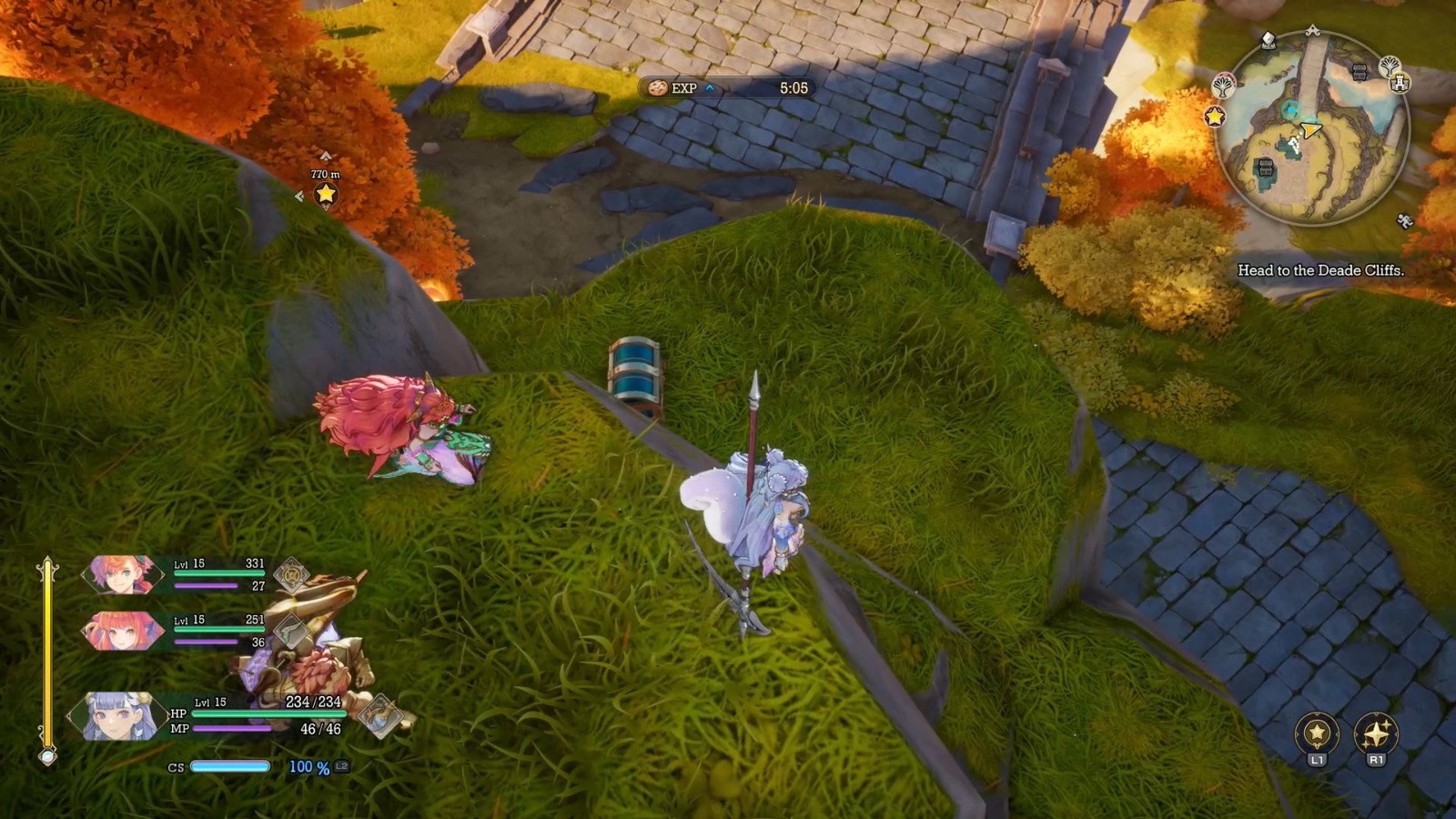Screen dimensions: 1456x819
Task: Click the pink tree icon on the minimap
Action: [x=1222, y=86]
